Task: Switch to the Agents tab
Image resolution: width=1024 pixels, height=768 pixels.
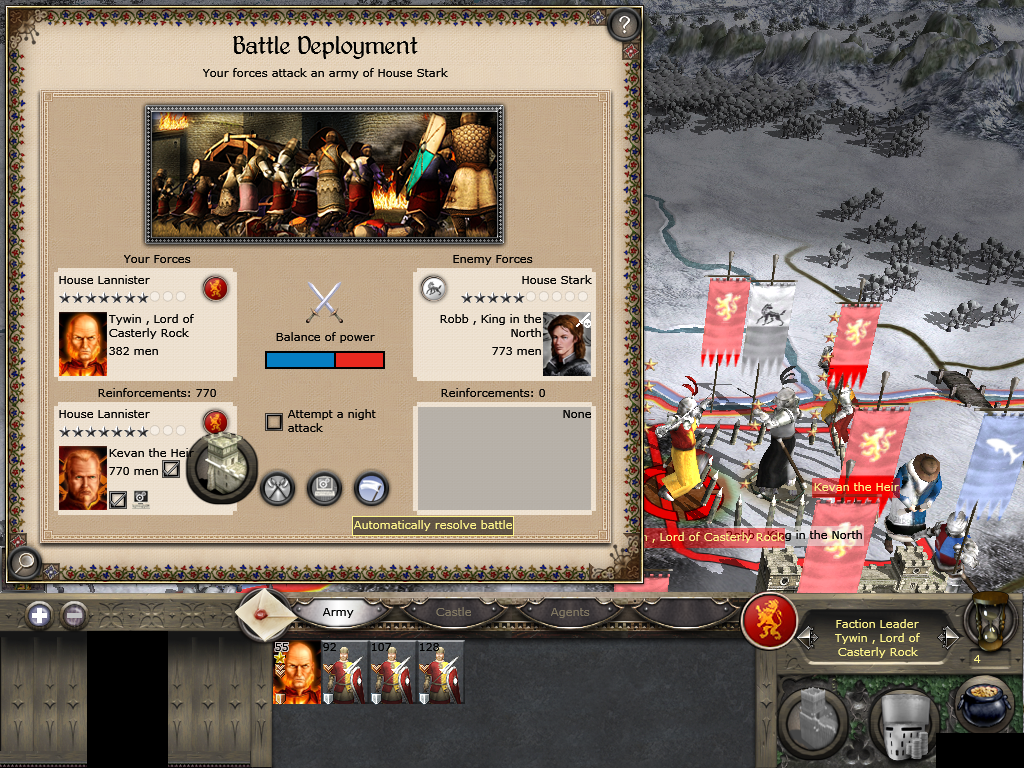Action: tap(569, 612)
